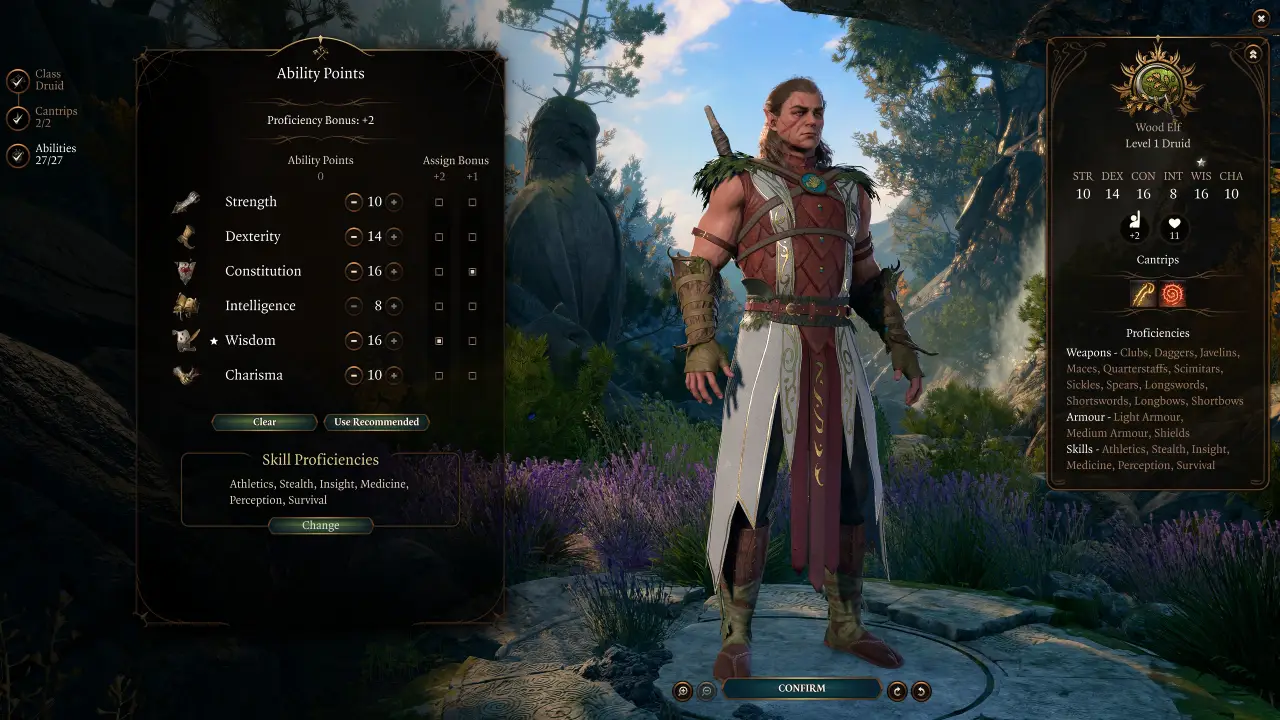The width and height of the screenshot is (1280, 720).
Task: Increase Charisma with the plus stepper
Action: 396,375
